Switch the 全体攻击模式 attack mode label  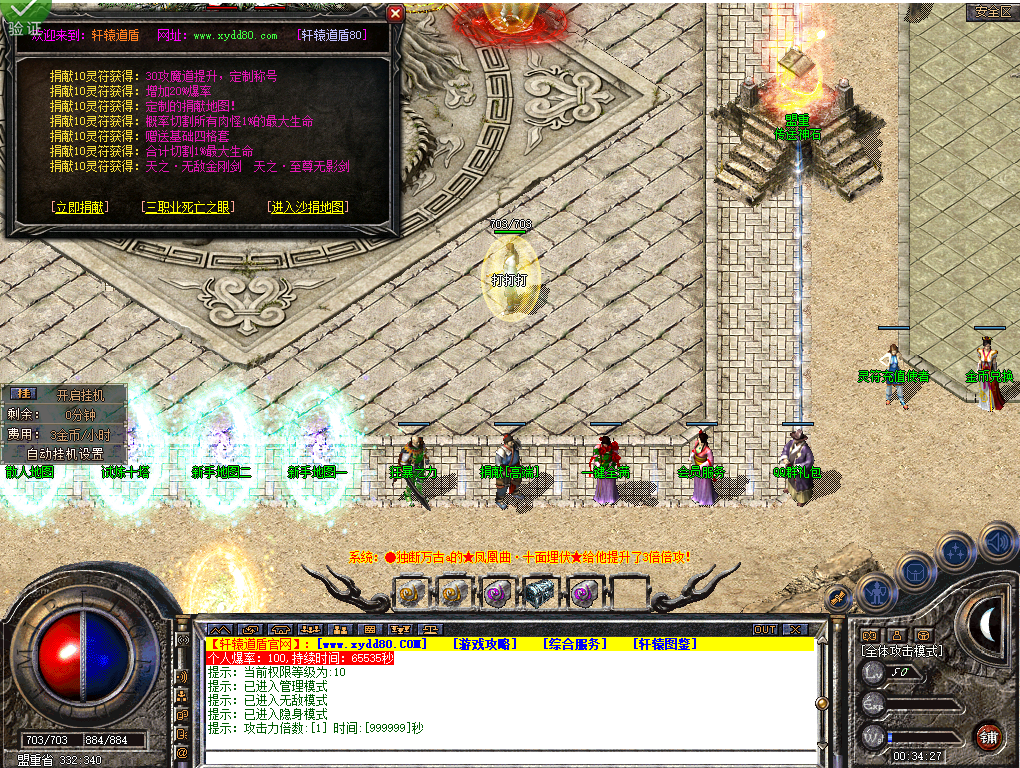[902, 651]
